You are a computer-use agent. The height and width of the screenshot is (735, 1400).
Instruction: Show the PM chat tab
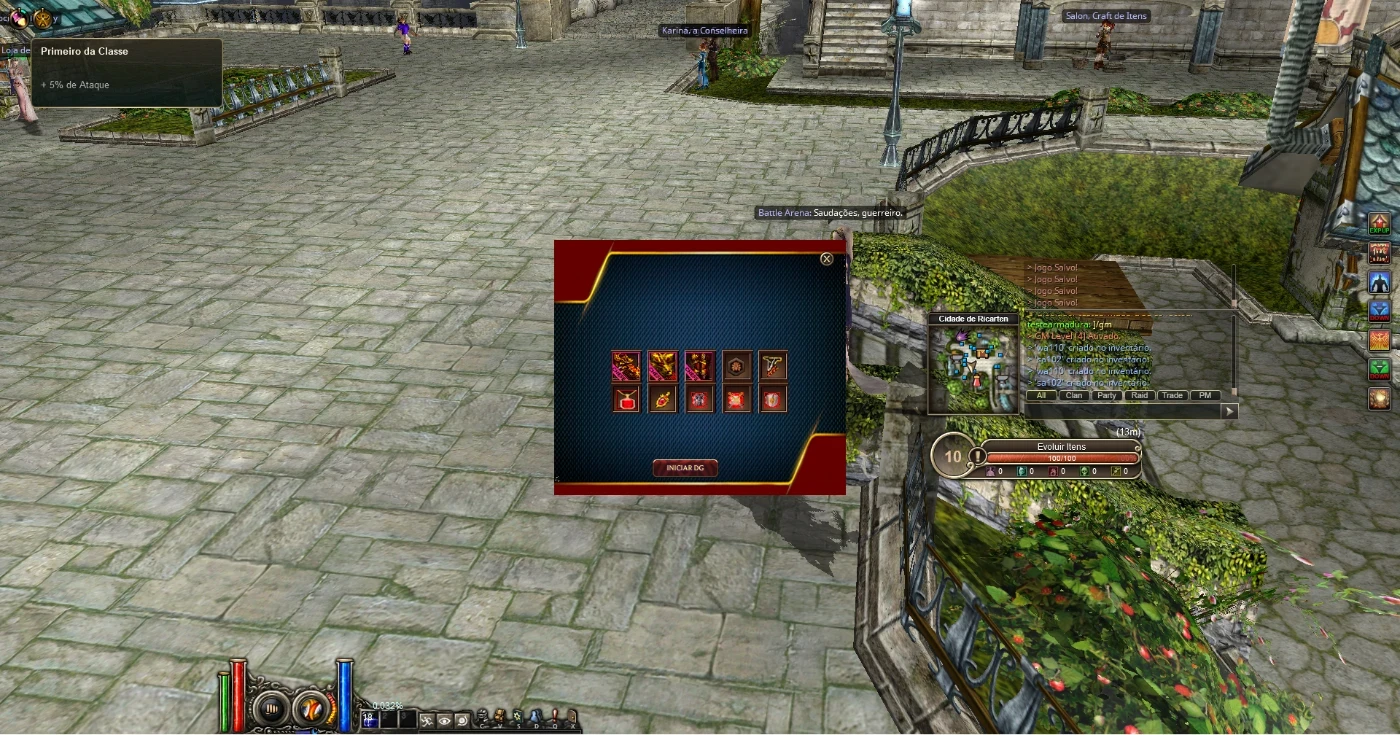coord(1205,395)
